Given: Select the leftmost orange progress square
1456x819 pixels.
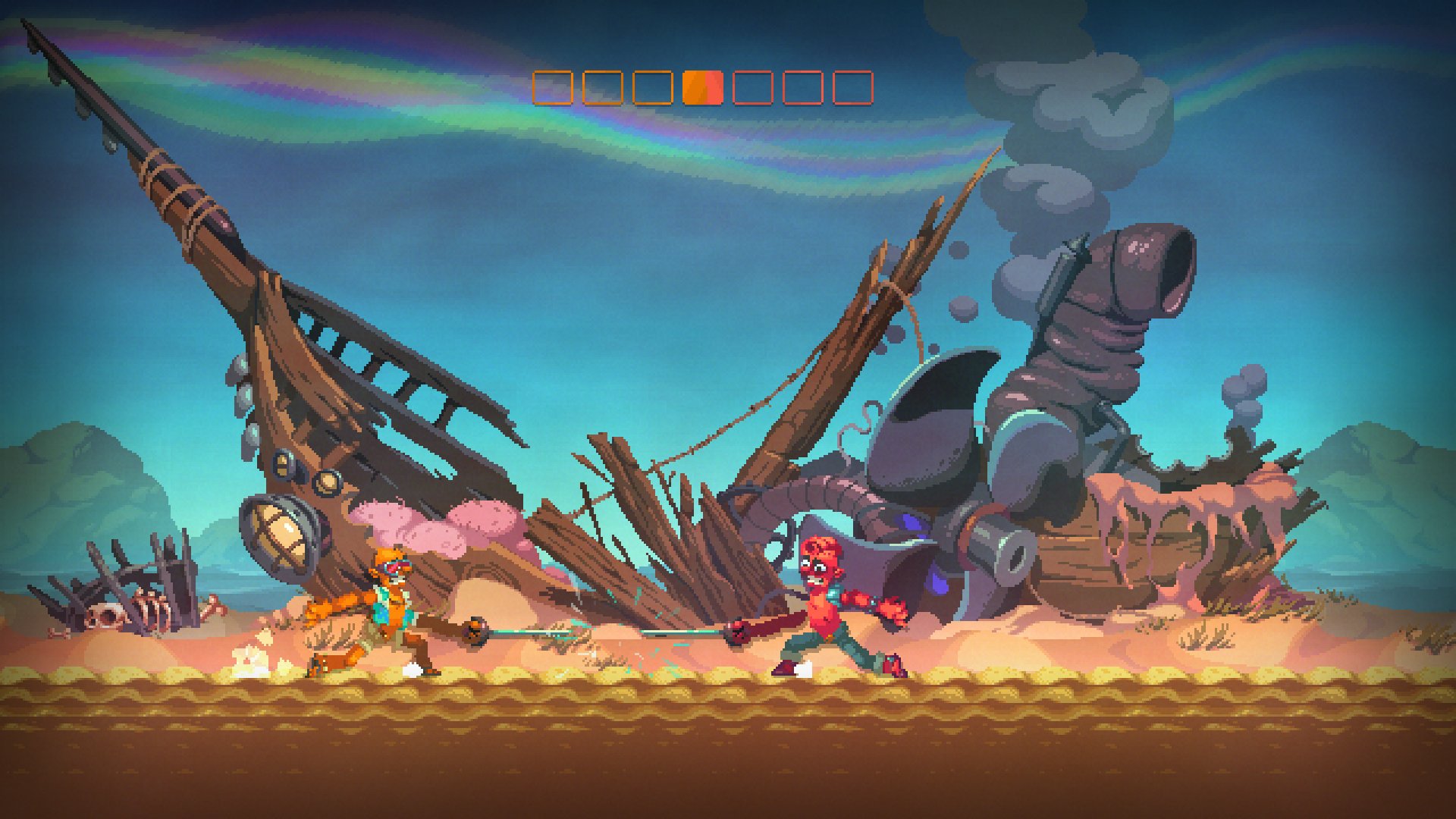Looking at the screenshot, I should click(x=551, y=87).
